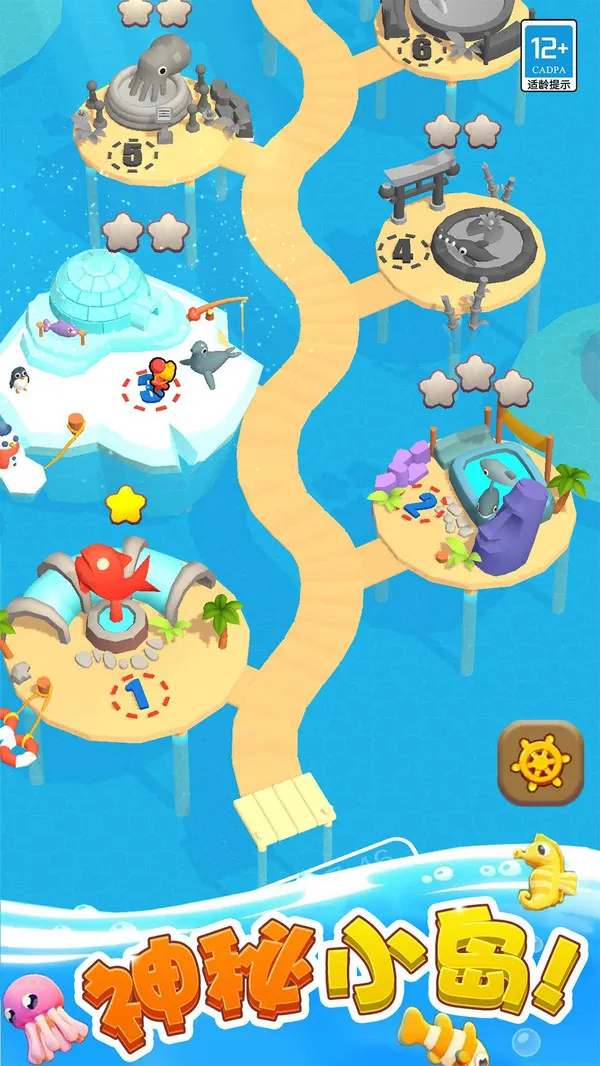Enter level 3 on the igloo island
Image resolution: width=600 pixels, height=1066 pixels.
(x=151, y=387)
